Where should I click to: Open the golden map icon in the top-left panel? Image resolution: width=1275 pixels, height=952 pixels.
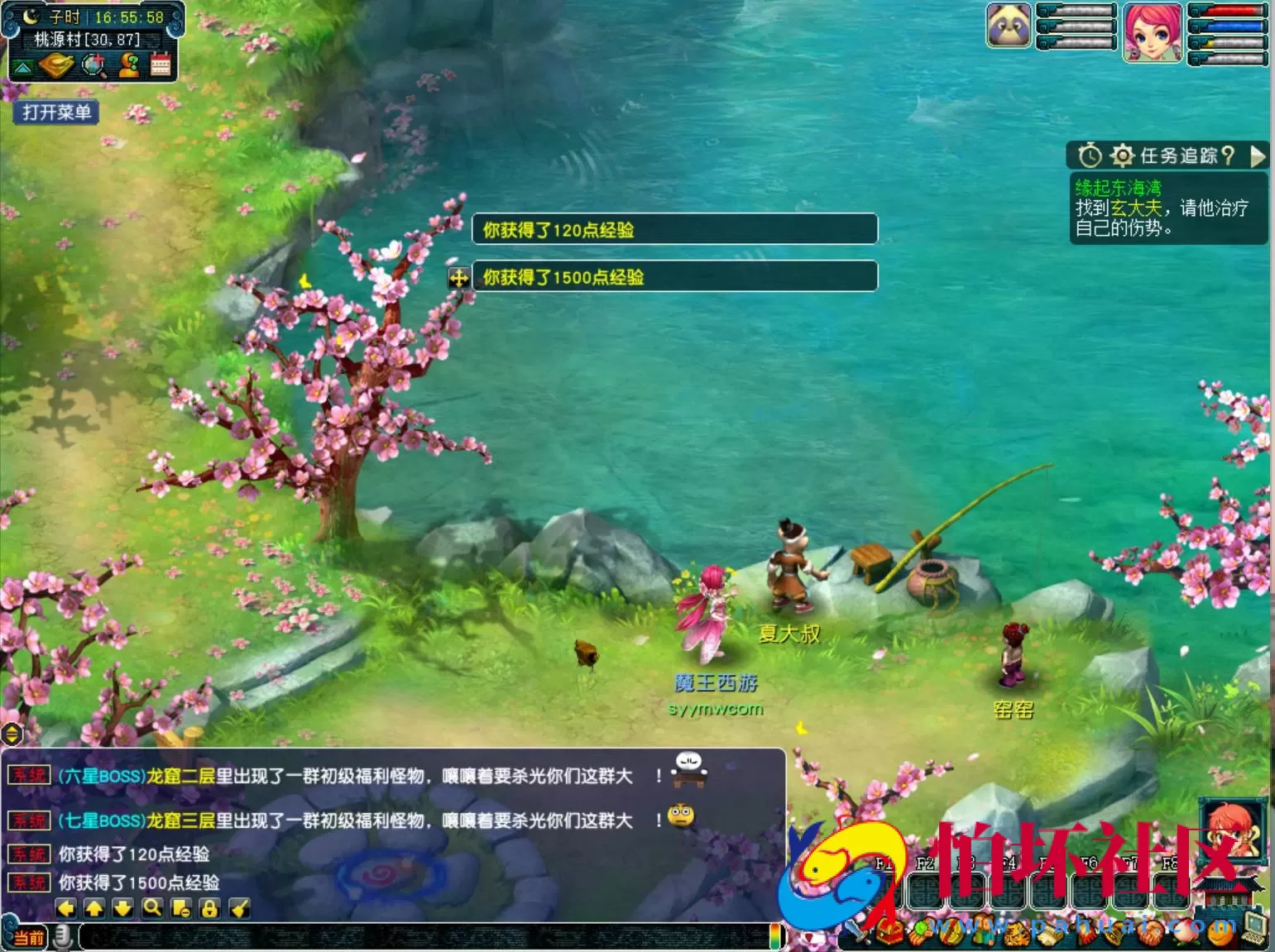point(55,66)
